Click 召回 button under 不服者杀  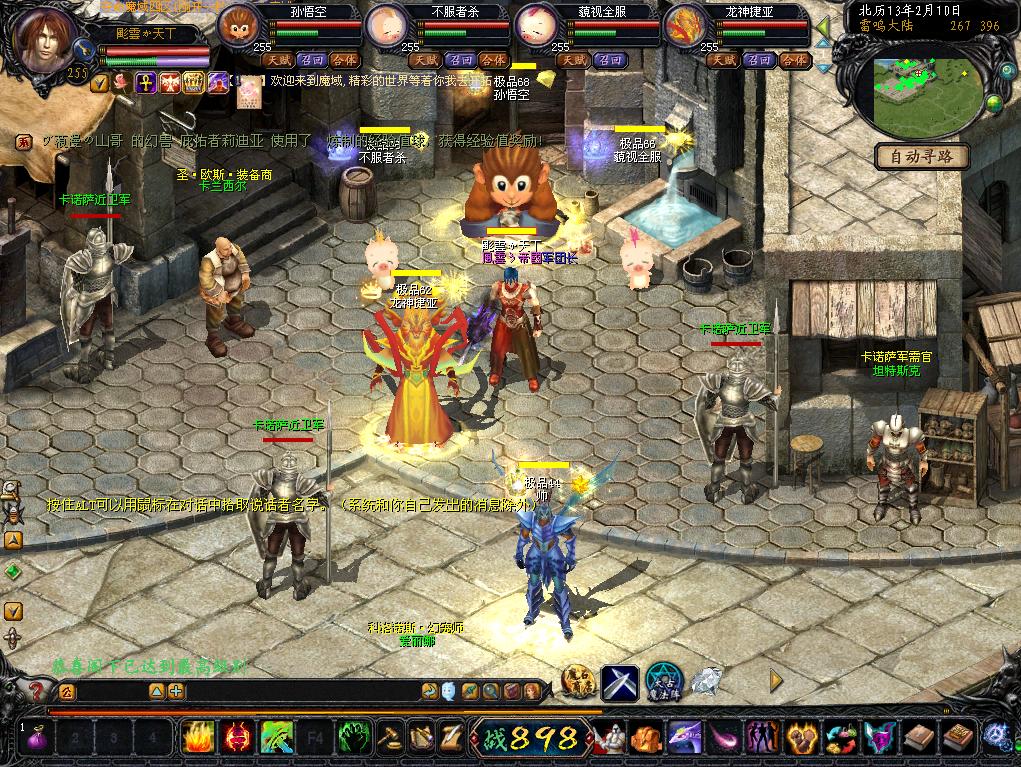click(460, 60)
